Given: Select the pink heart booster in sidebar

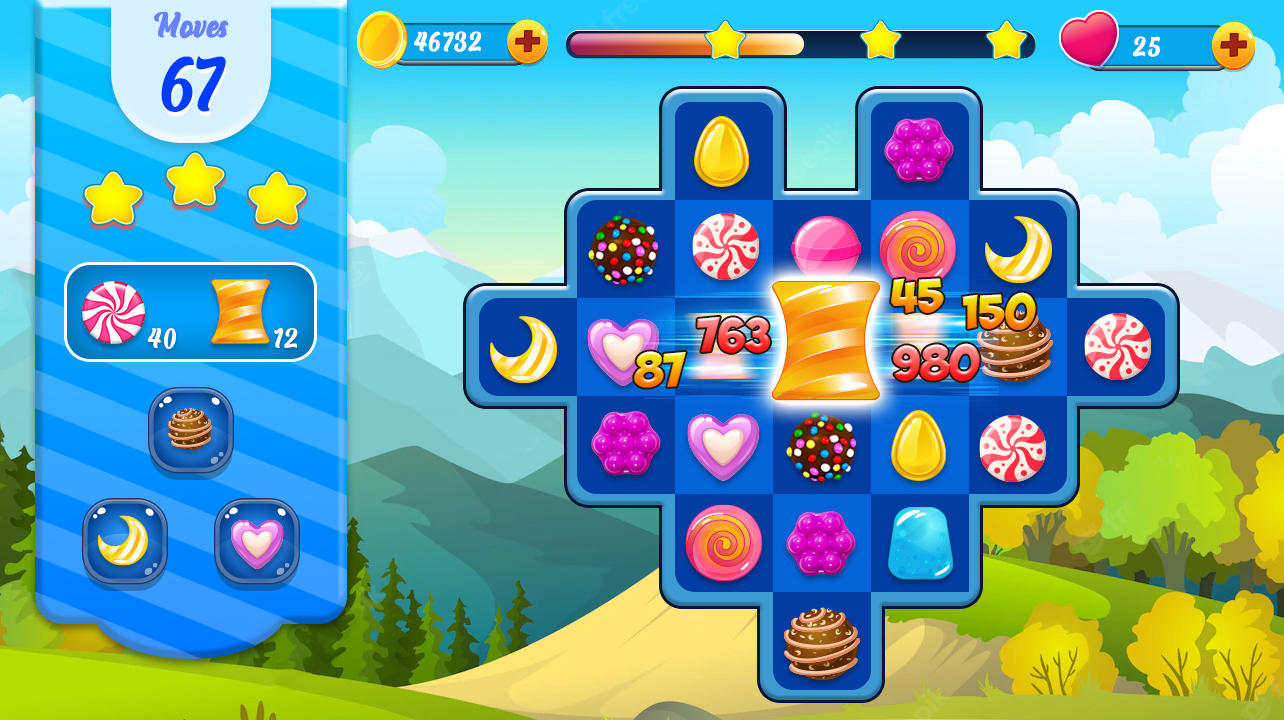Looking at the screenshot, I should pos(257,540).
